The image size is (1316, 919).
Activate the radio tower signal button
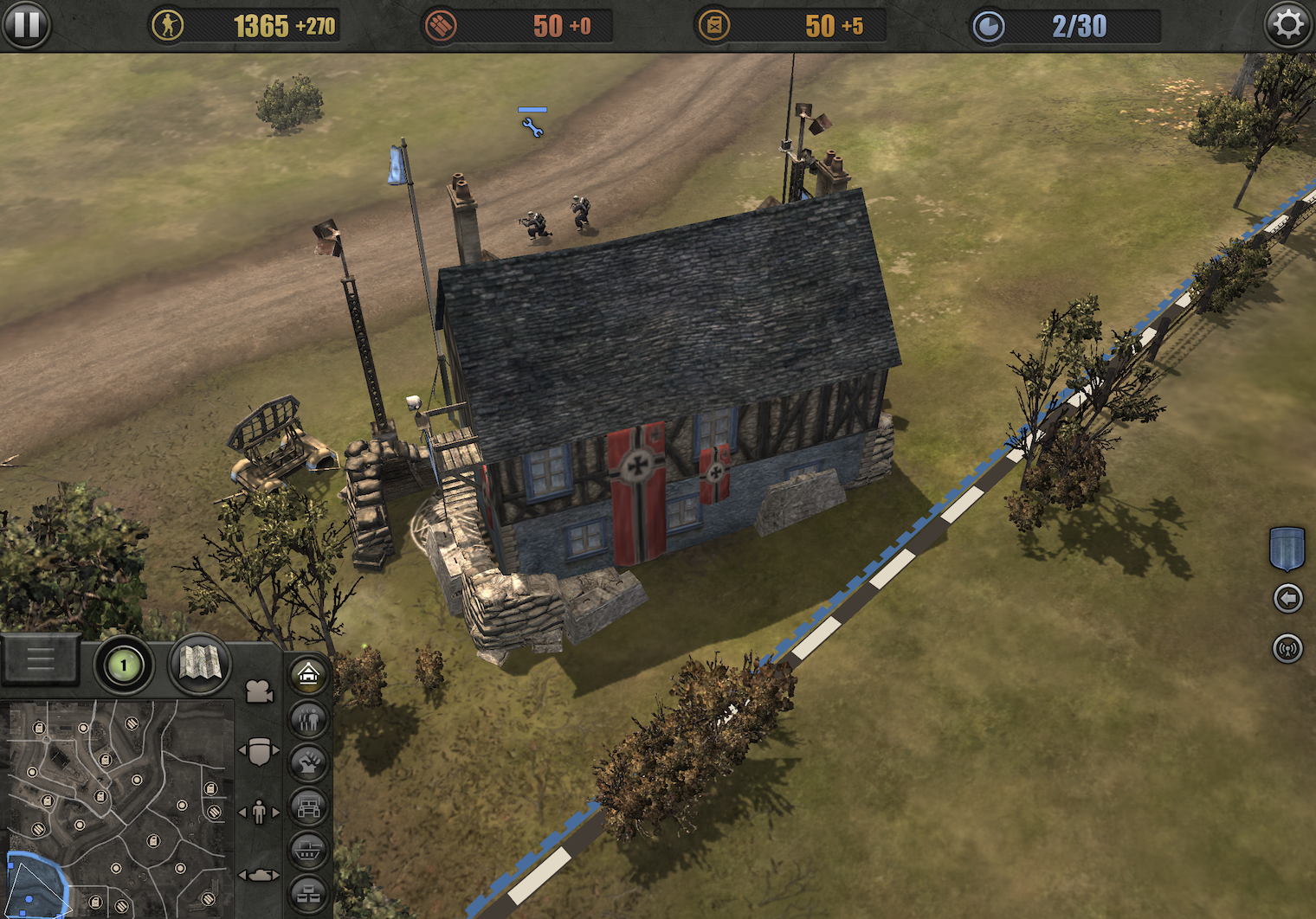click(x=1287, y=648)
